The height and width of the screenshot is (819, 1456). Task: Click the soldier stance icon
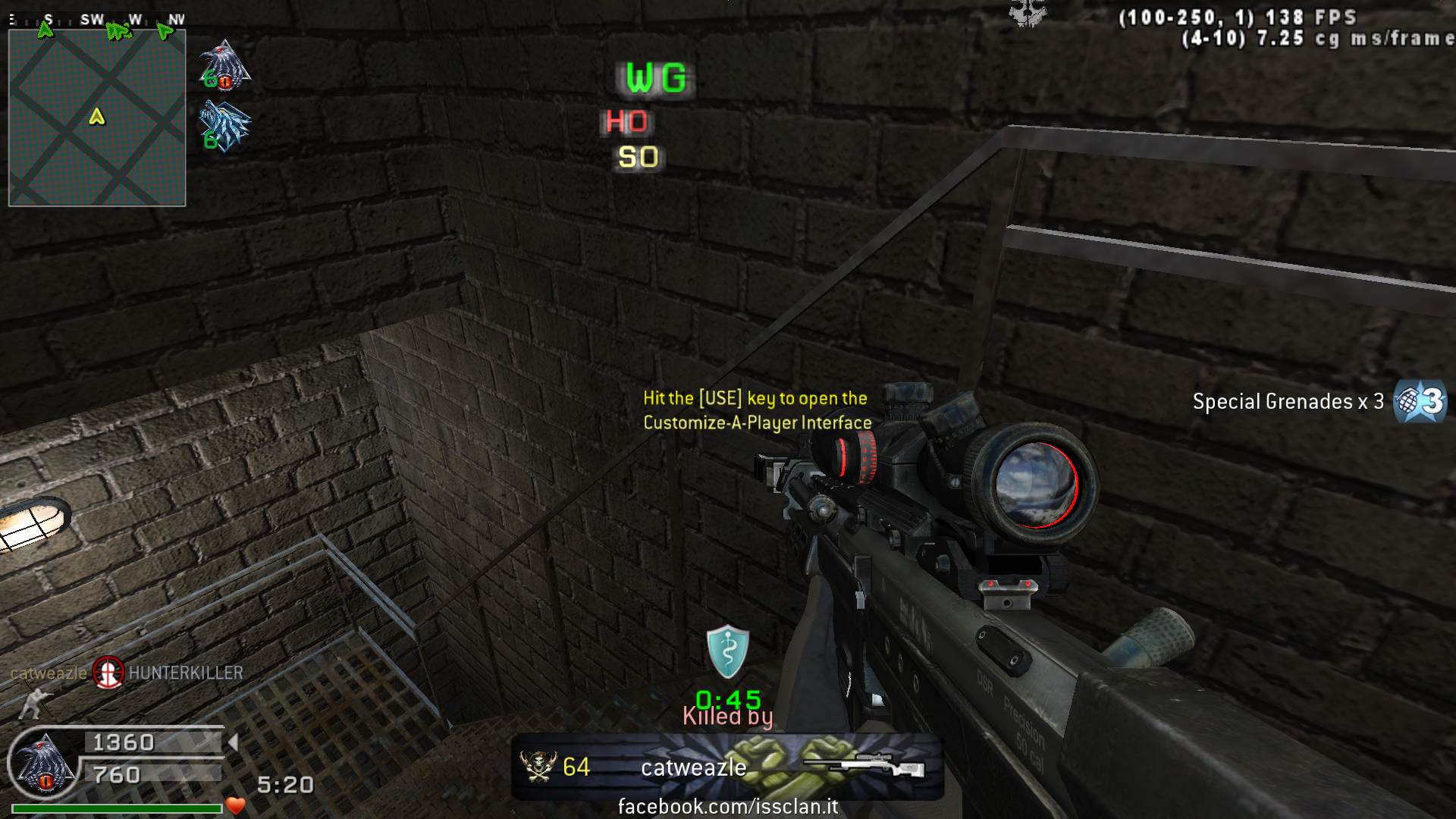(x=32, y=703)
